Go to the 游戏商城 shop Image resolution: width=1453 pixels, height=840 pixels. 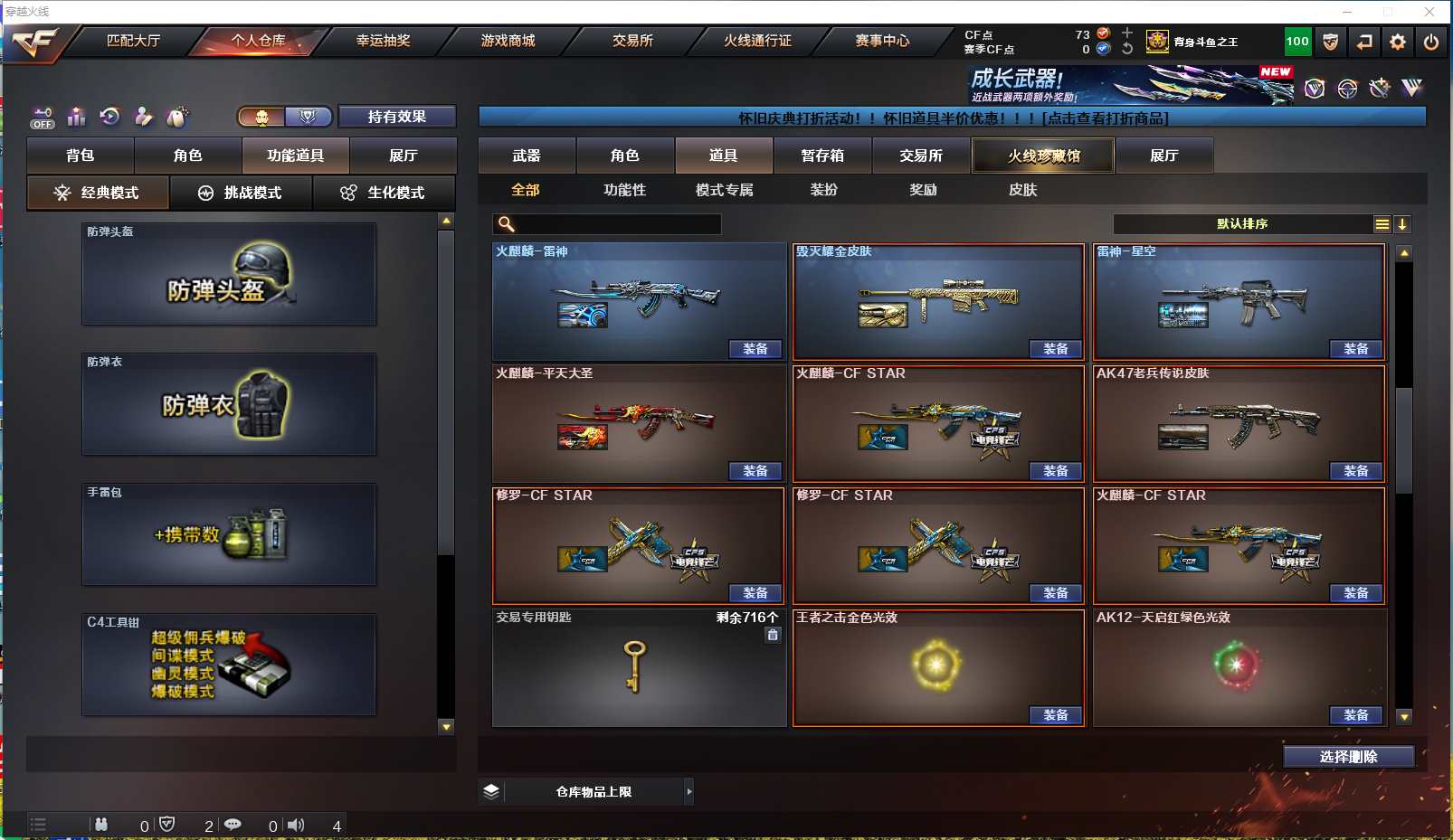(508, 41)
